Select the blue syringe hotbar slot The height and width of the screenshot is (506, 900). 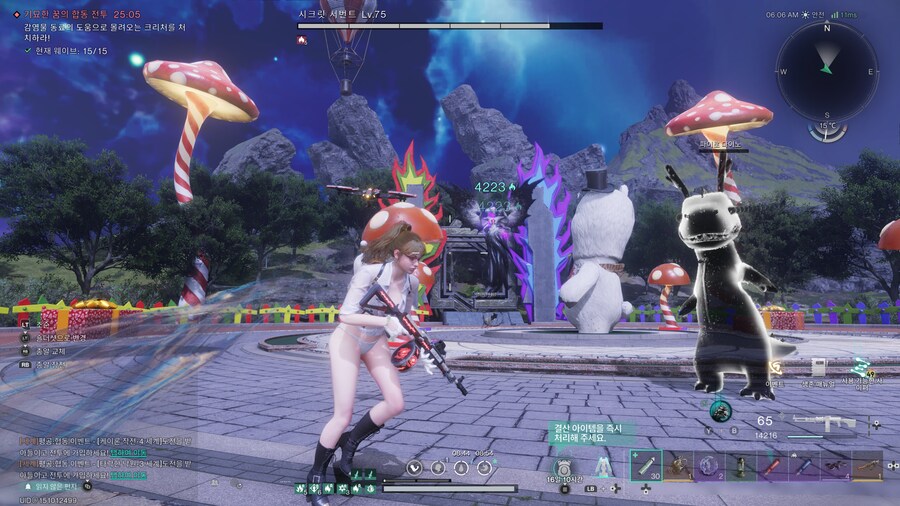[803, 466]
